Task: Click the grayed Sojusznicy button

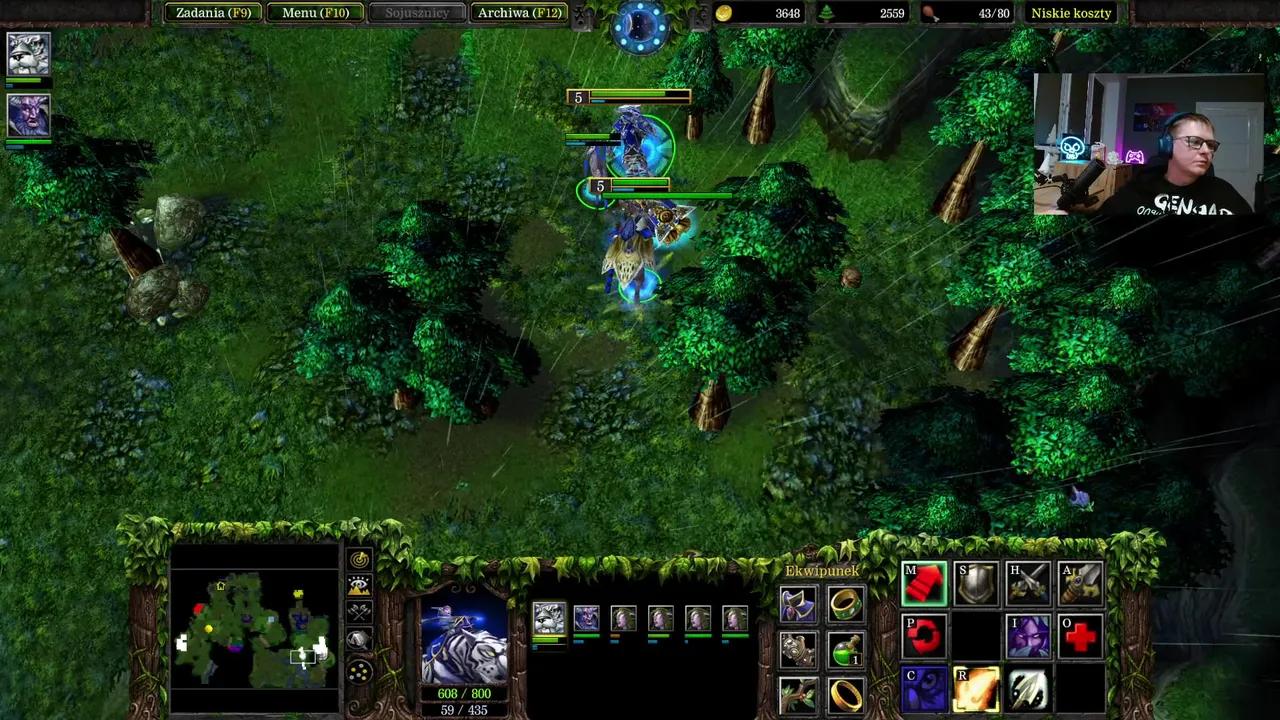Action: [417, 13]
